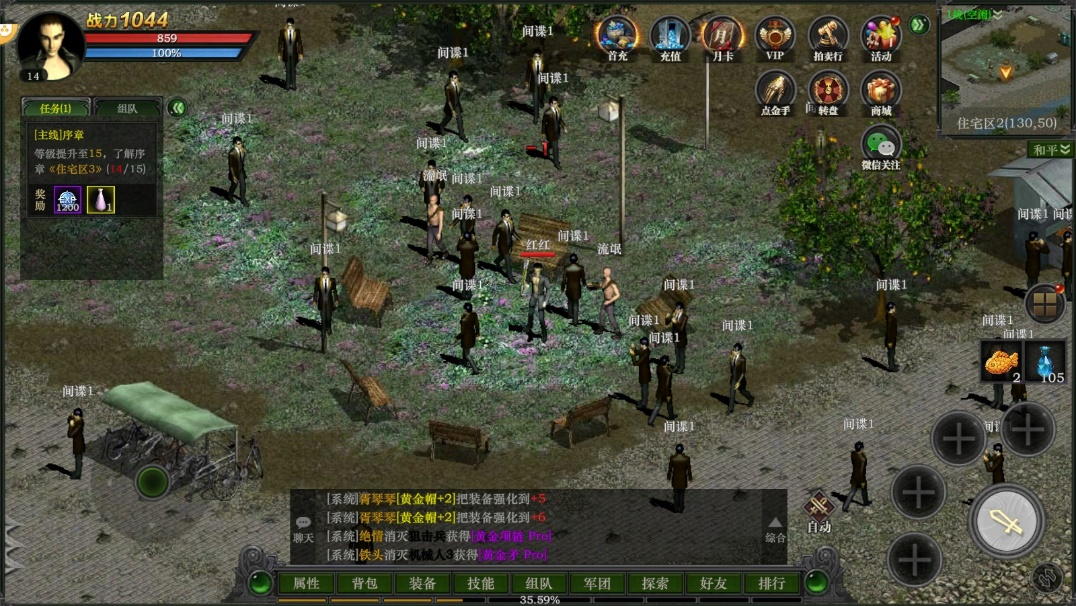
Task: Open the 转盘 lucky wheel
Action: [x=828, y=91]
